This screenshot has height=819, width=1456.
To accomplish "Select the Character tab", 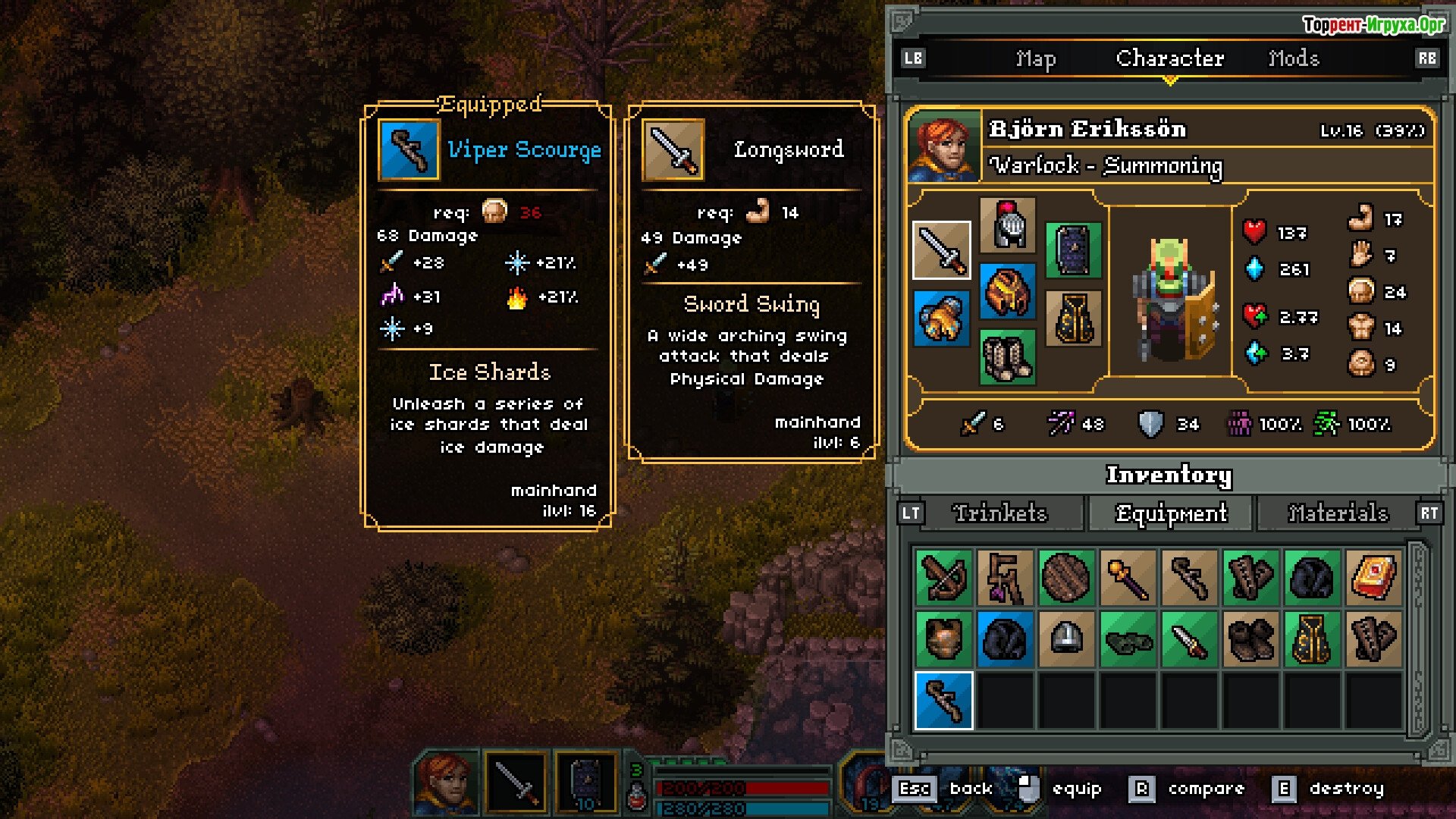I will (x=1169, y=58).
